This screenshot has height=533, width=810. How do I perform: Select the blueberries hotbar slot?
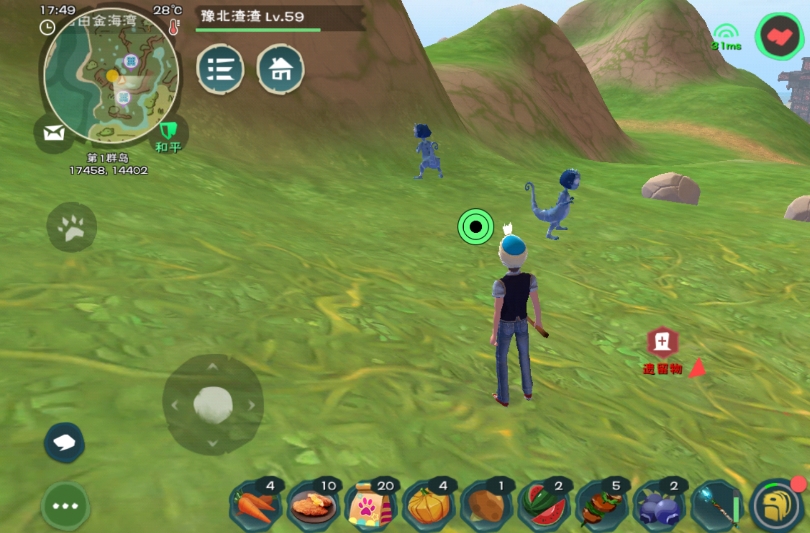[661, 505]
